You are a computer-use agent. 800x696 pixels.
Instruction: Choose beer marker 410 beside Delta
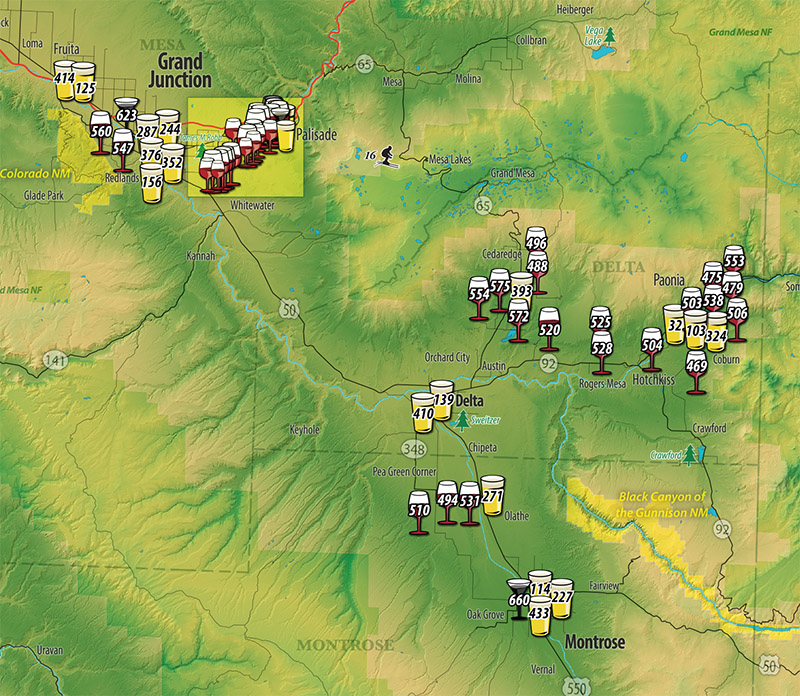click(x=423, y=411)
